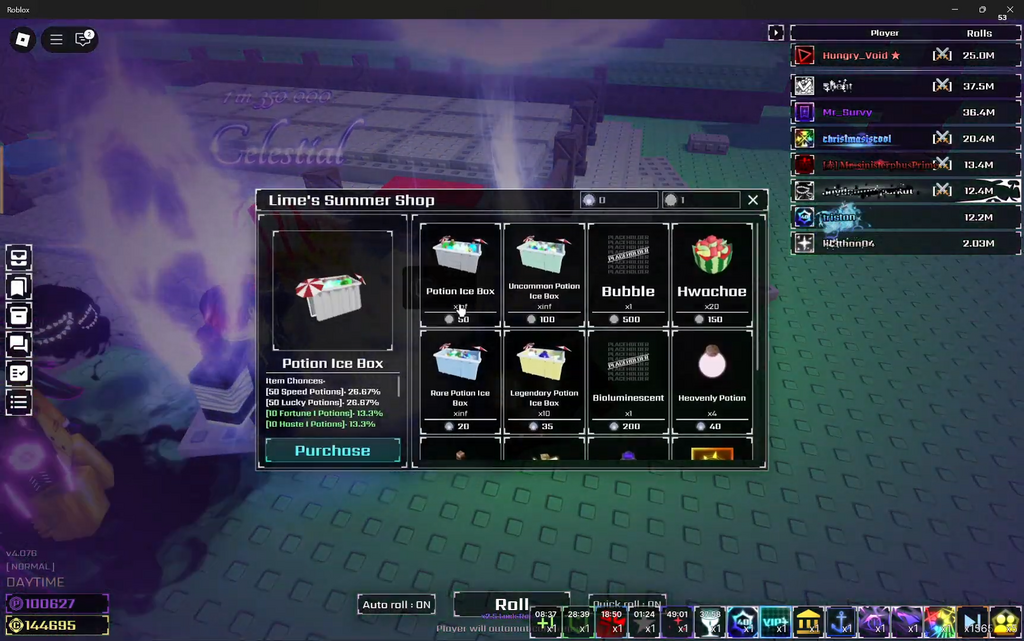Collapse the player leaderboard arrow

point(775,33)
